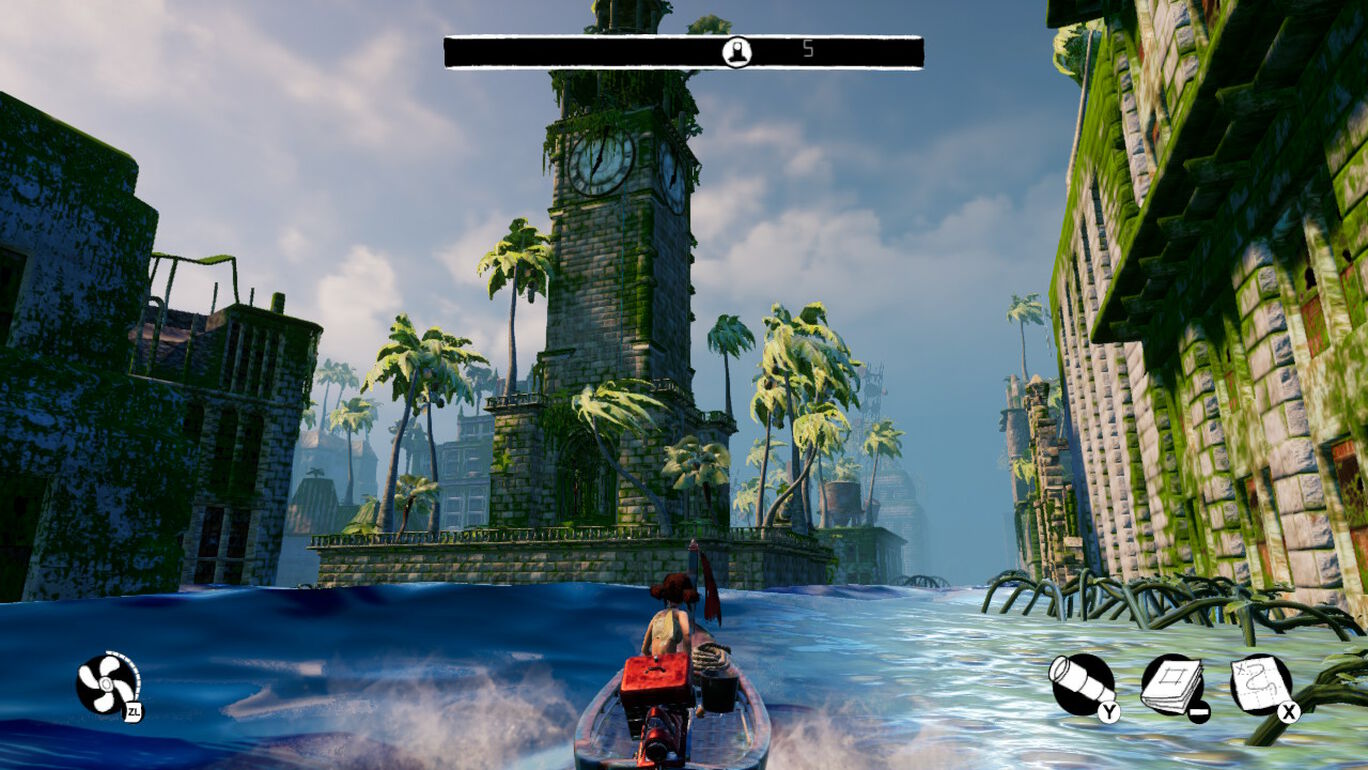Open the telescope view
The height and width of the screenshot is (770, 1368).
tap(1081, 685)
